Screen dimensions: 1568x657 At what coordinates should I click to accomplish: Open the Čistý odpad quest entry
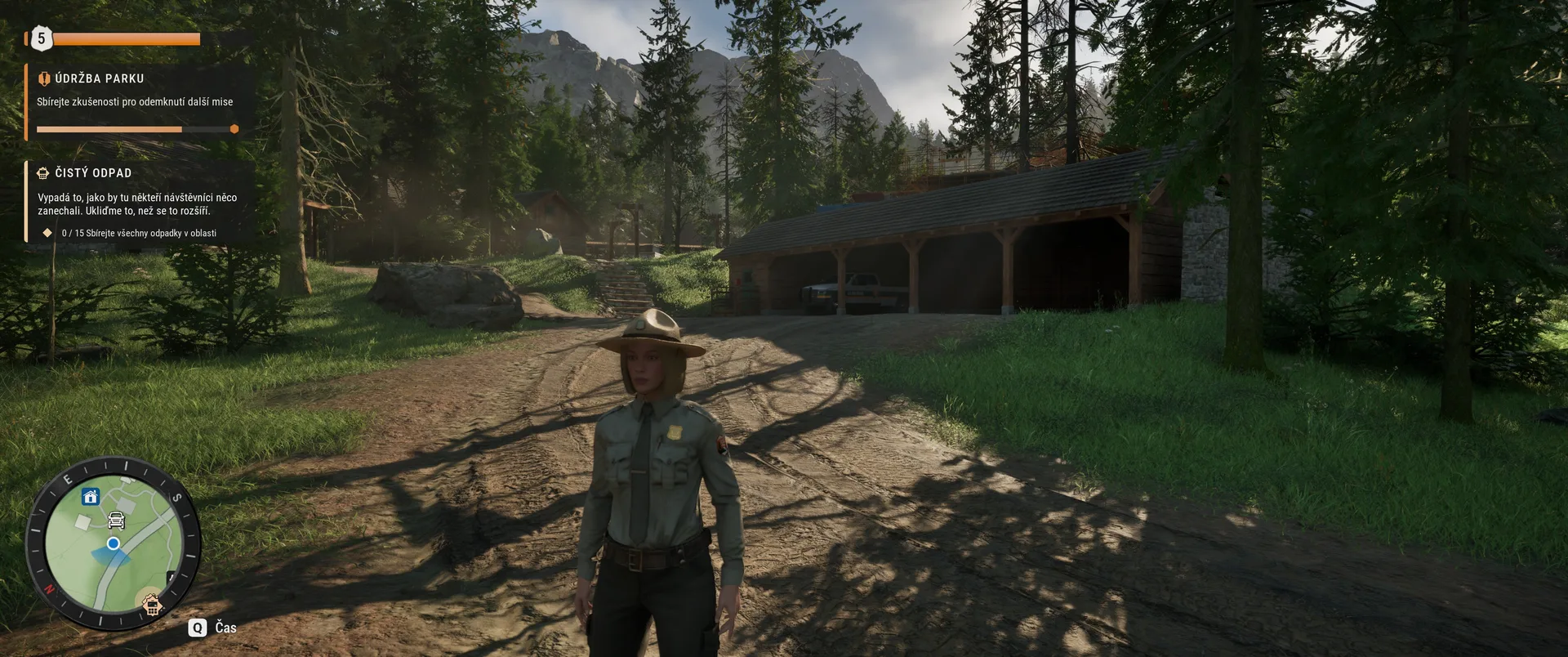(135, 201)
